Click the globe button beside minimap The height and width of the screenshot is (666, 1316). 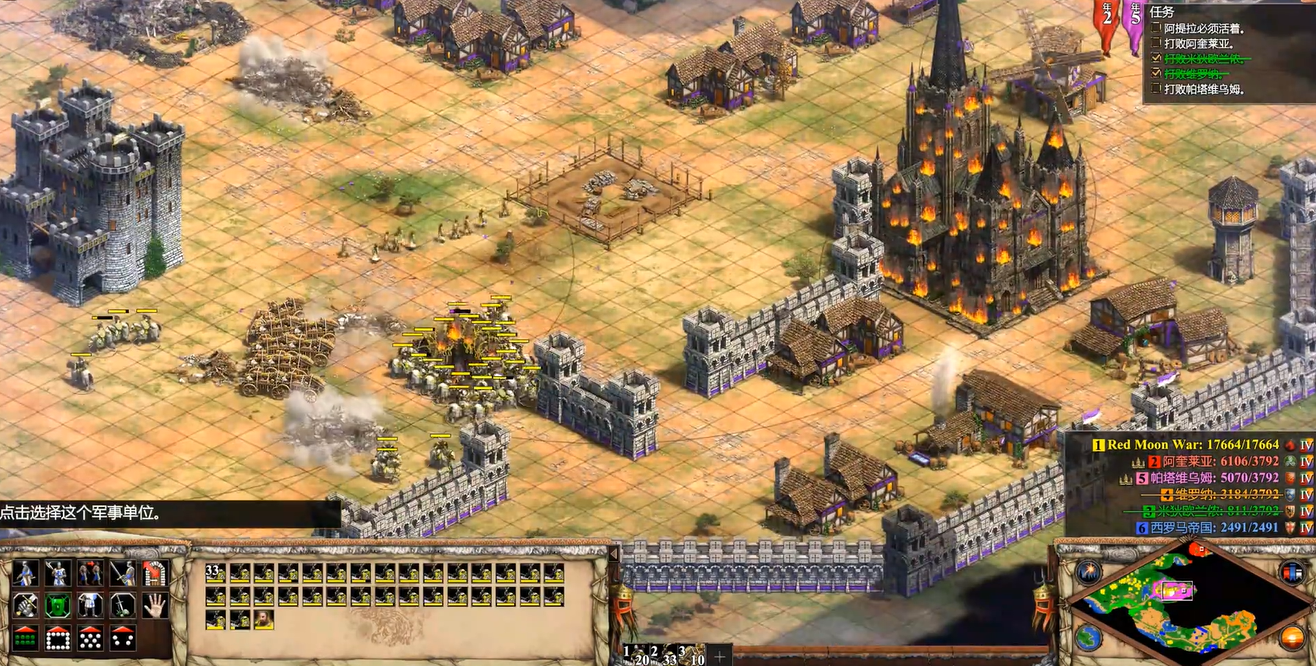[x=1089, y=637]
